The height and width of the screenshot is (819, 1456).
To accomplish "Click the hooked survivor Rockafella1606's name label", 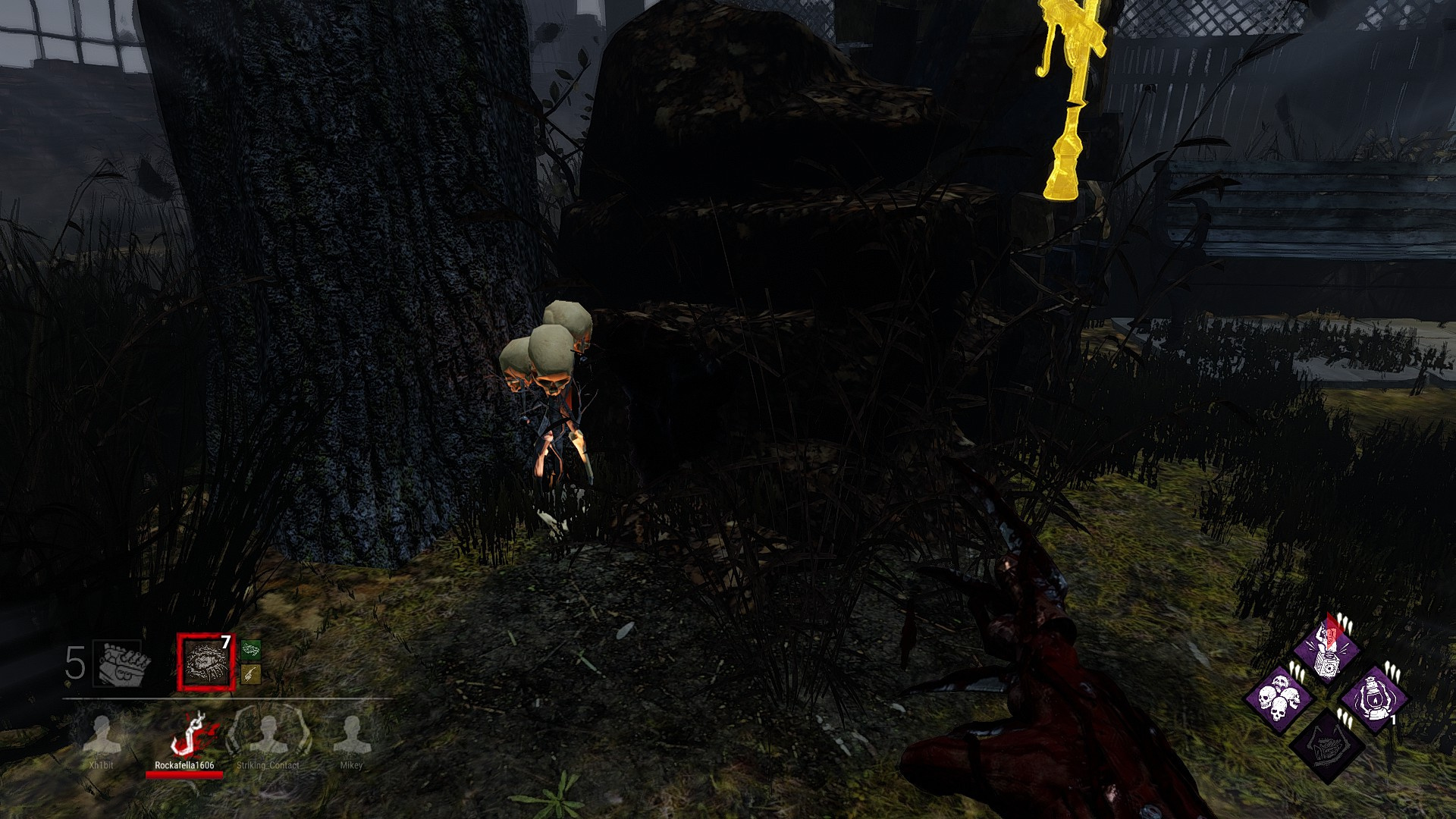I will coord(186,765).
